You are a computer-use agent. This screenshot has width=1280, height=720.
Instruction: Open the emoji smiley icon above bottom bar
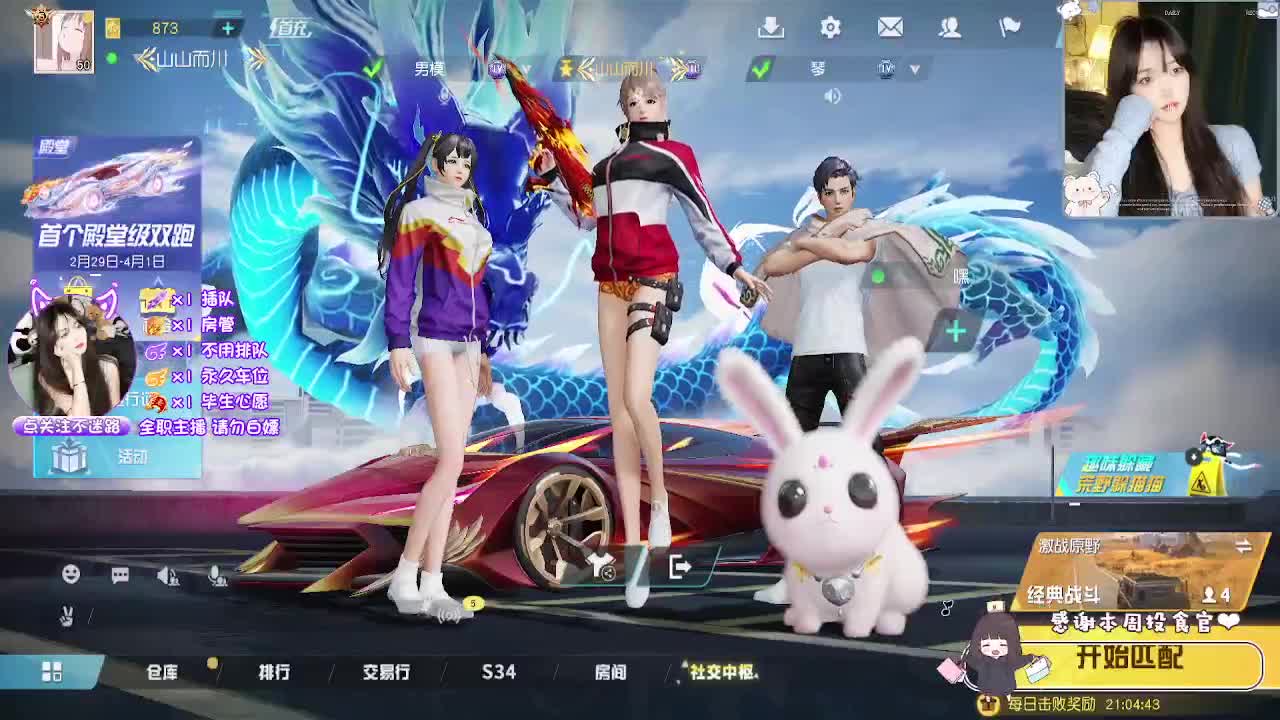tap(71, 574)
